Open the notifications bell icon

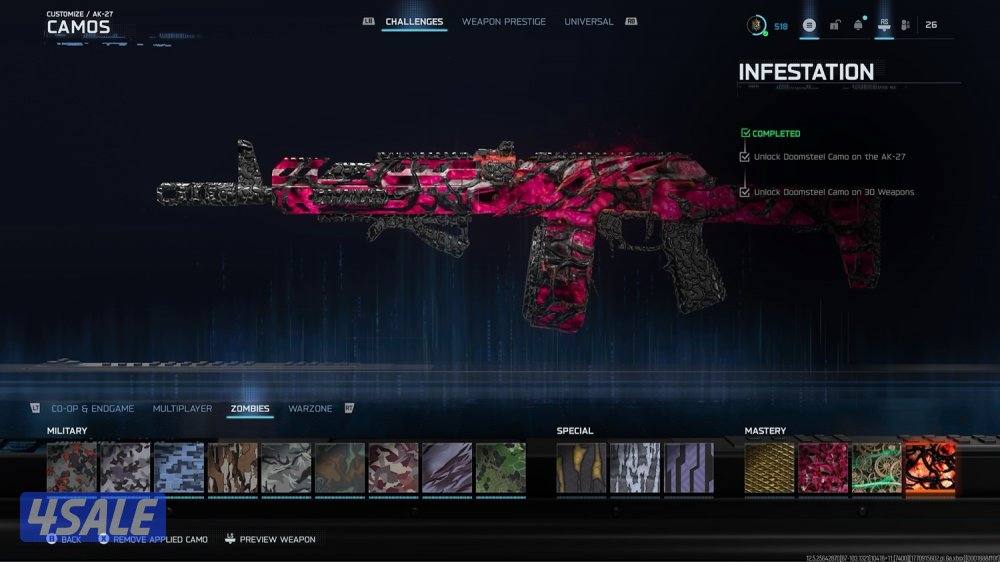click(x=857, y=25)
